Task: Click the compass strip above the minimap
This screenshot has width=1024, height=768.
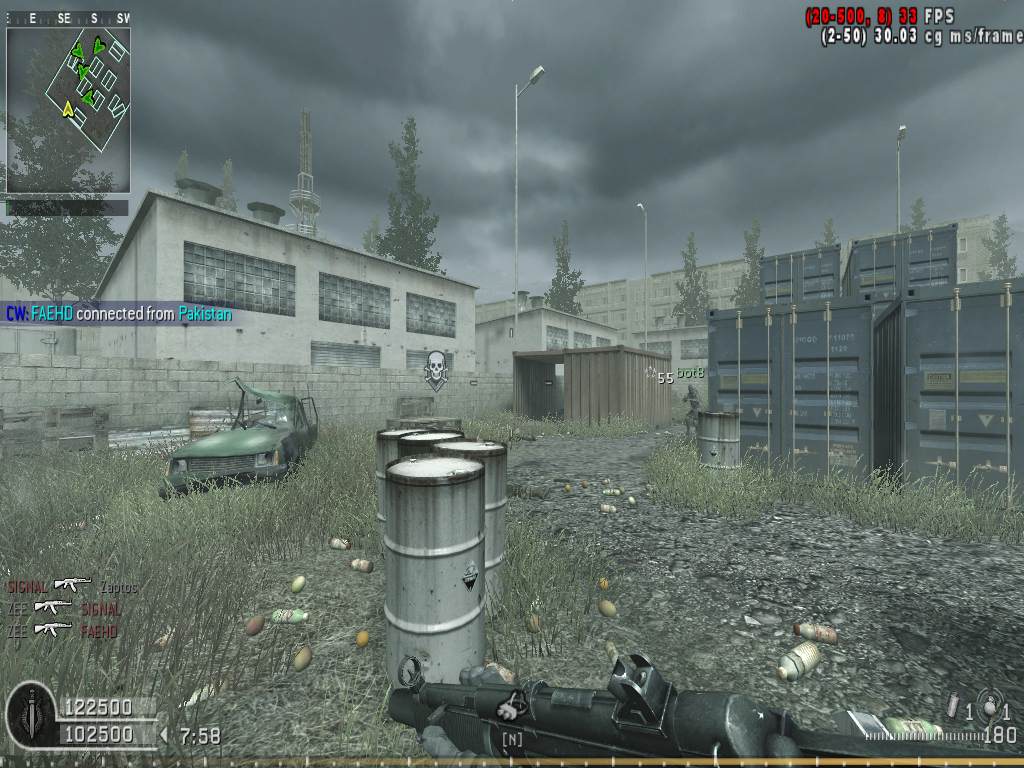Action: coord(68,18)
